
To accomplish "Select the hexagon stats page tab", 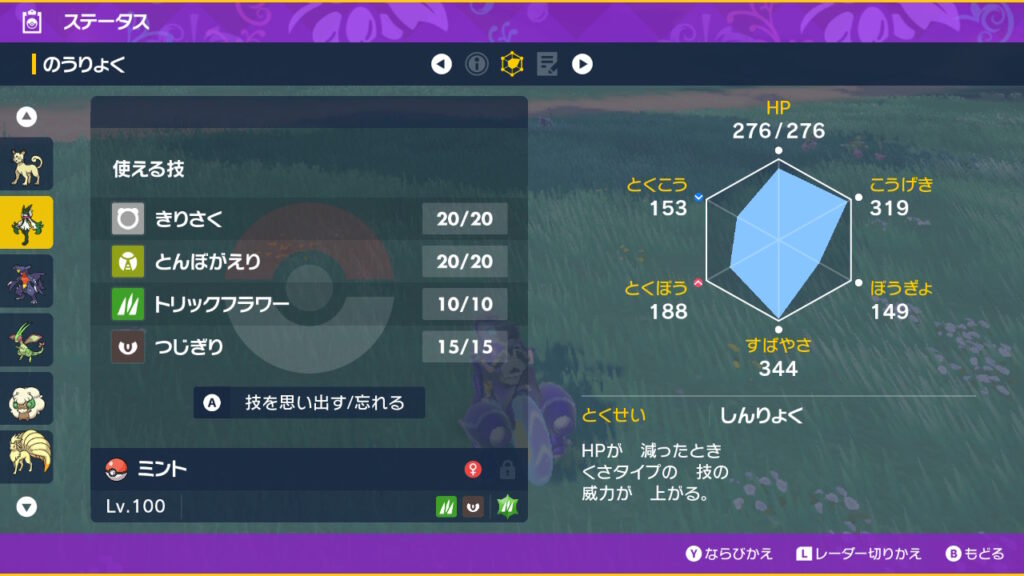I will click(x=512, y=65).
